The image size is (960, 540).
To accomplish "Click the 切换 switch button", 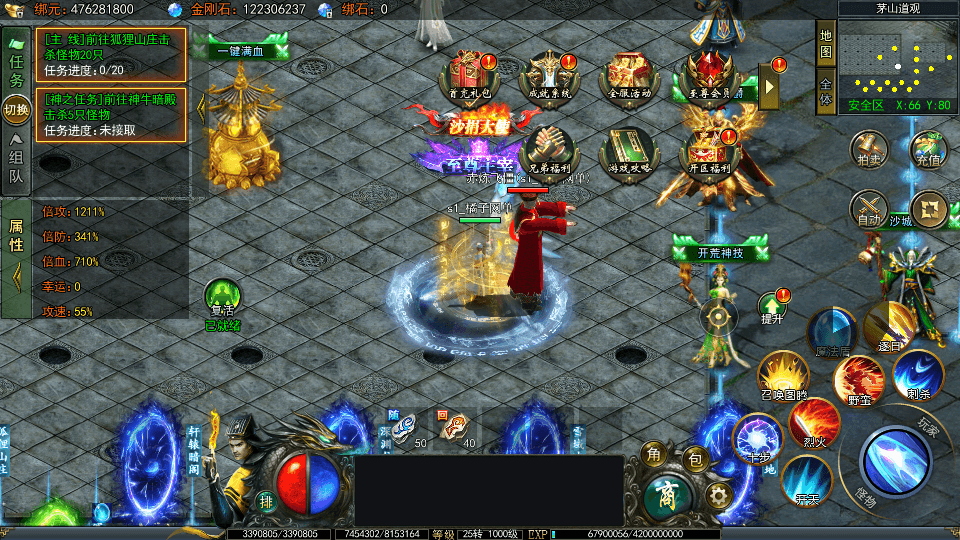I will point(16,109).
